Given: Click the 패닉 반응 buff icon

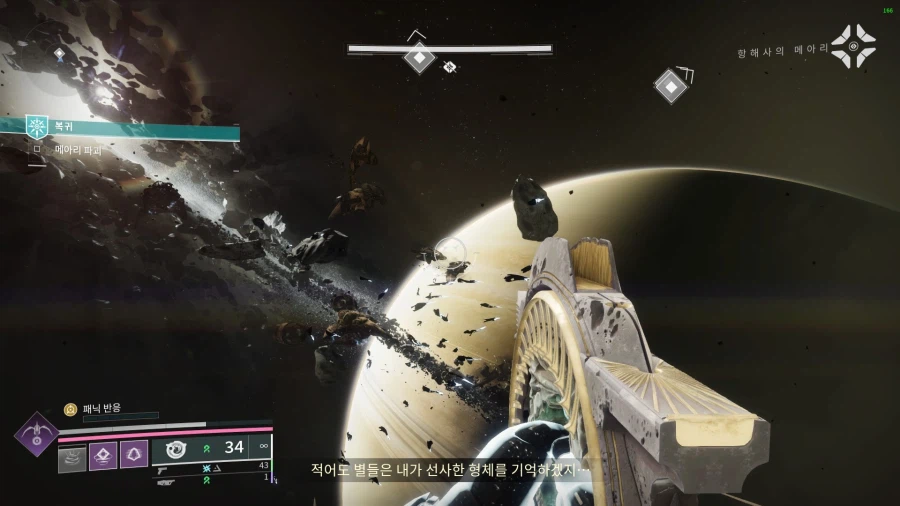Looking at the screenshot, I should [70, 409].
